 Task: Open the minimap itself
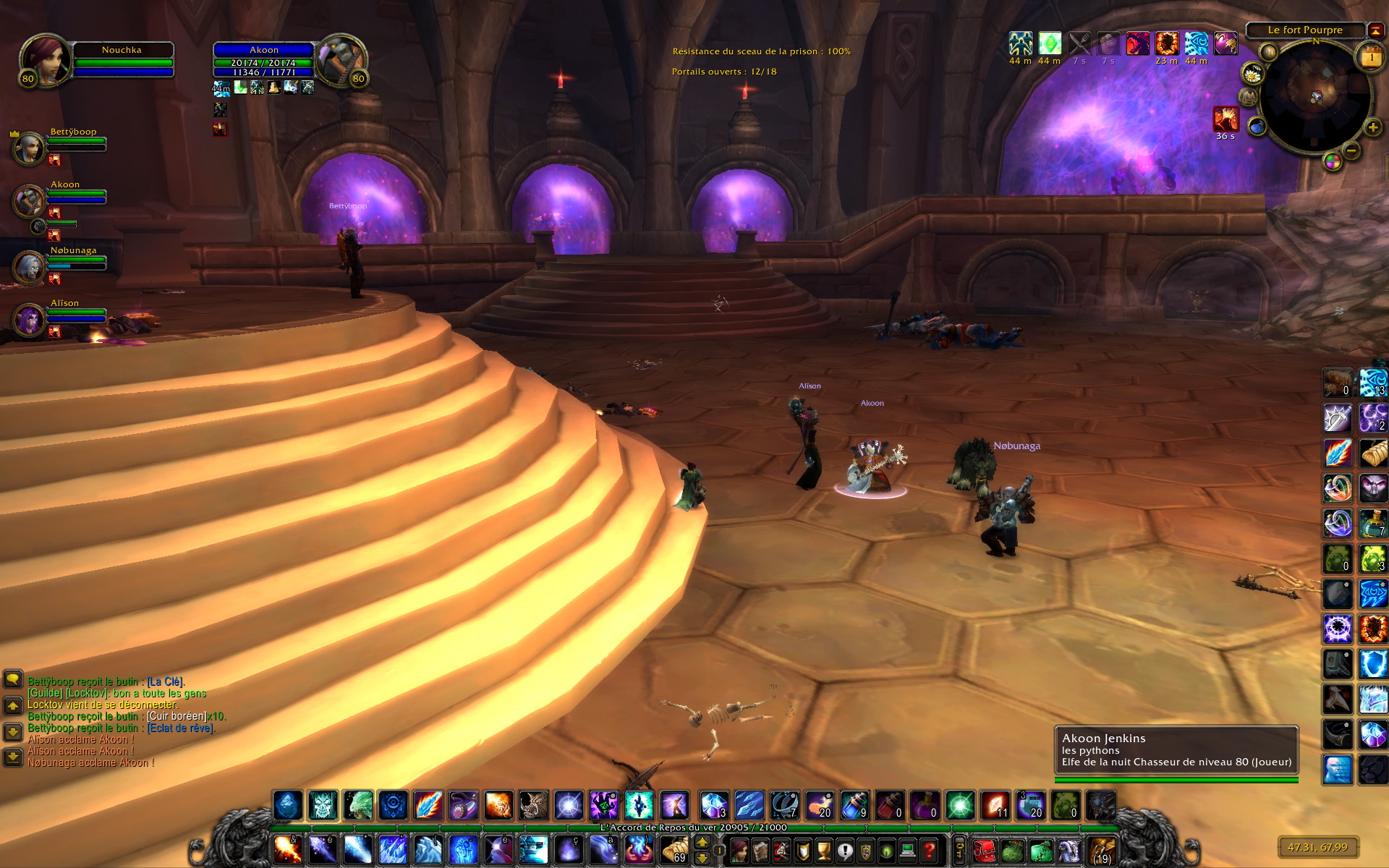point(1315,95)
